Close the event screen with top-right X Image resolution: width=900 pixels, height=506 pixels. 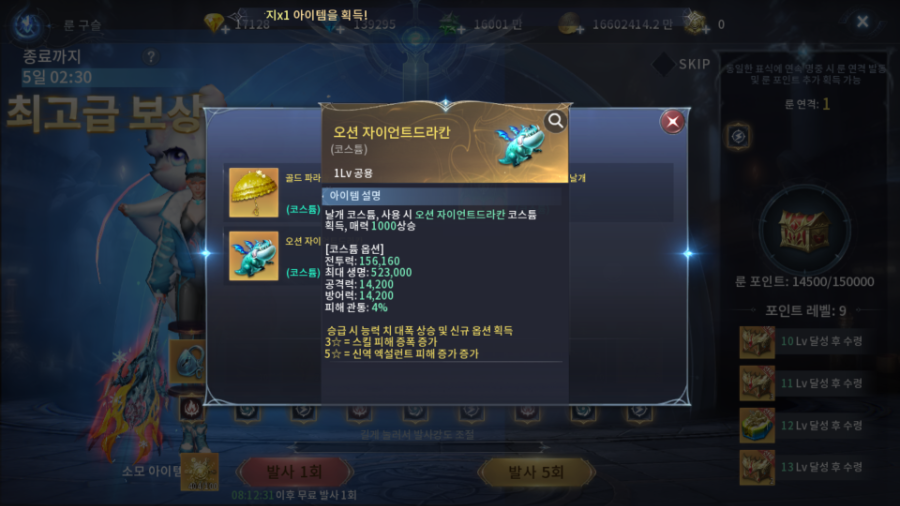(x=863, y=21)
